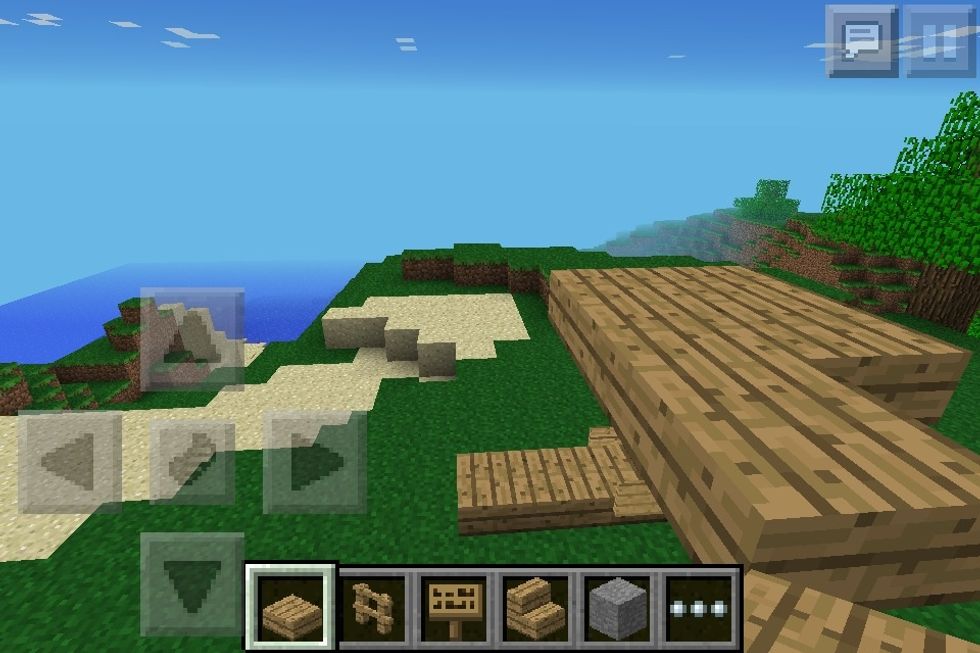Select the fence hotbar slot

[373, 607]
